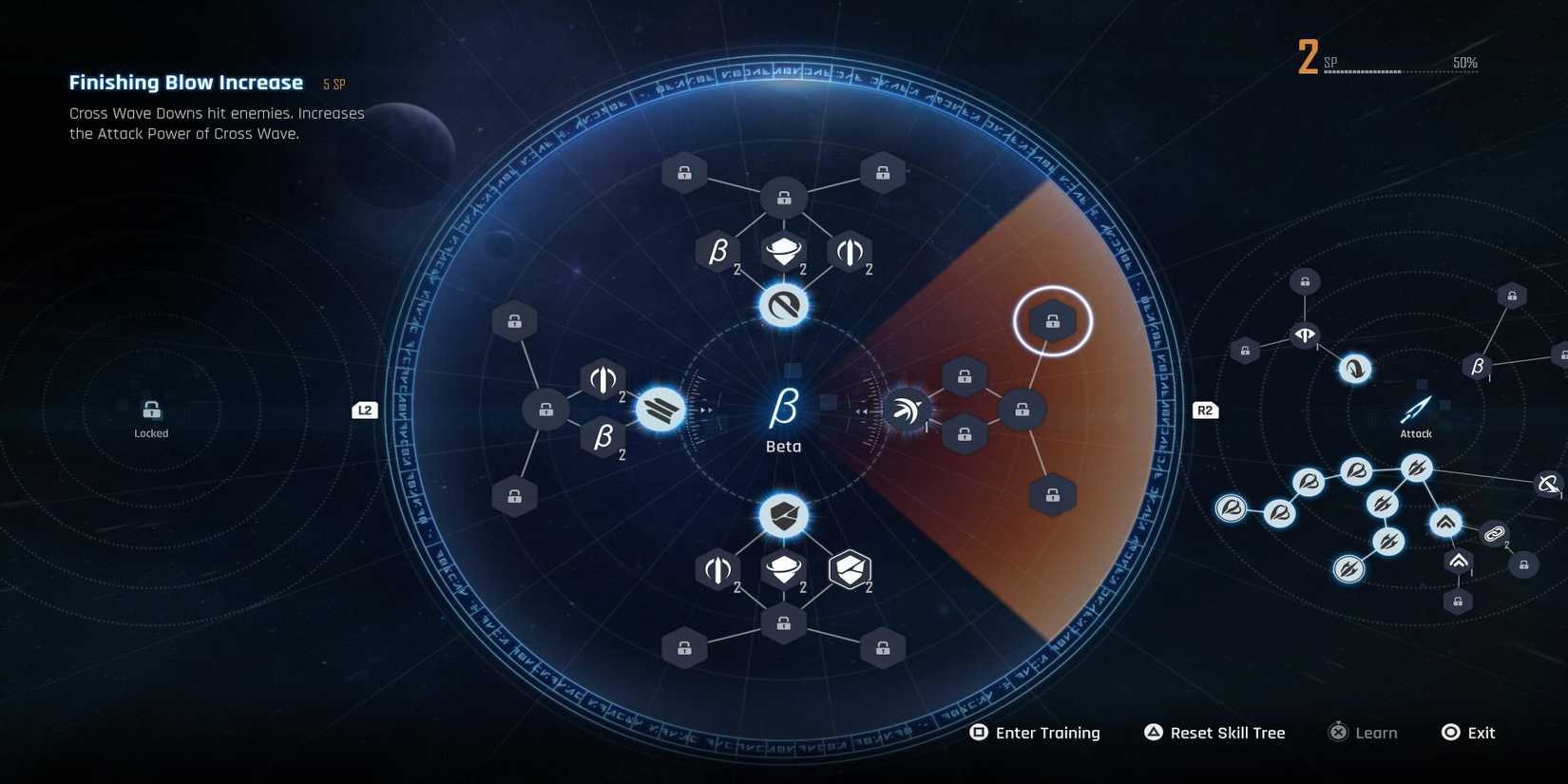The width and height of the screenshot is (1568, 784).
Task: Select the glowing eclipse skill above Beta
Action: pyautogui.click(x=782, y=306)
